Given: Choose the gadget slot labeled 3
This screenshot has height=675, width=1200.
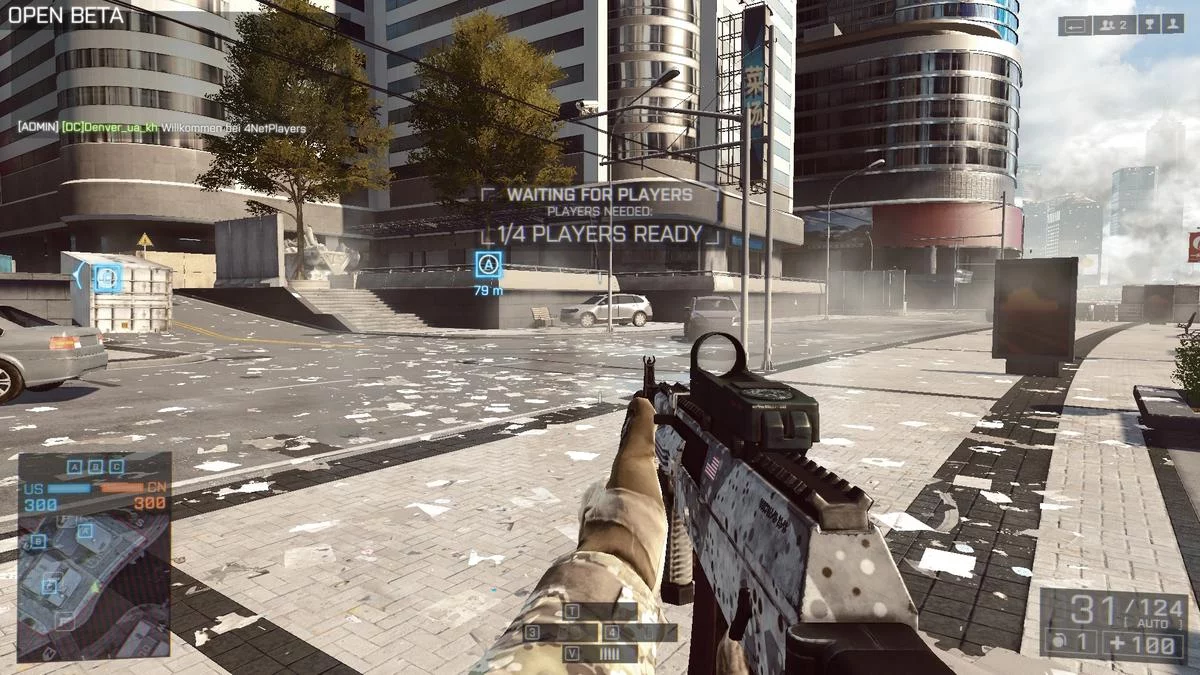Looking at the screenshot, I should tap(561, 632).
